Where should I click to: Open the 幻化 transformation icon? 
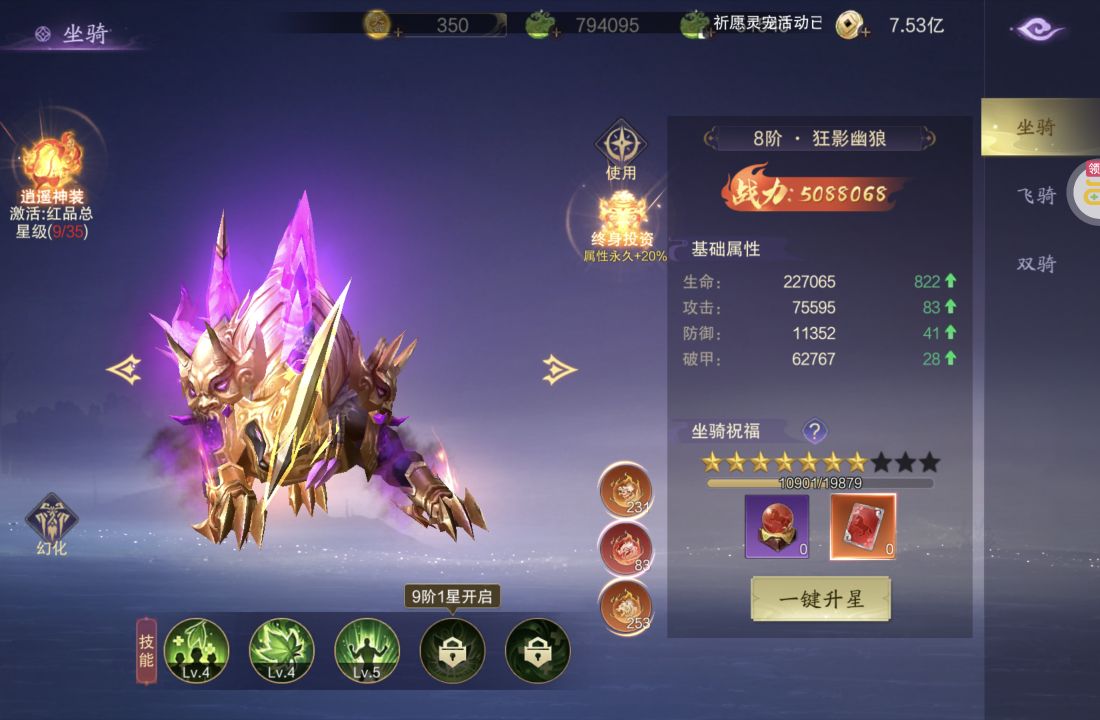point(51,521)
